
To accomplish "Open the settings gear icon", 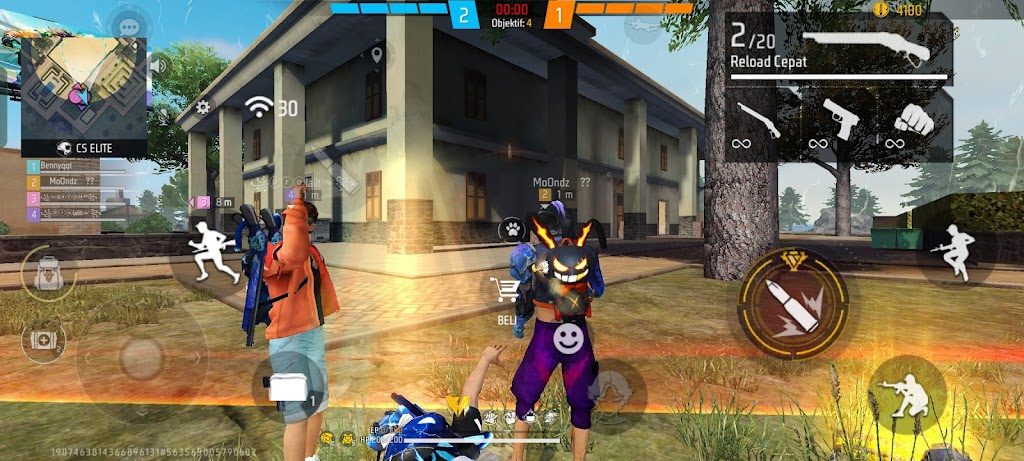I will click(203, 107).
